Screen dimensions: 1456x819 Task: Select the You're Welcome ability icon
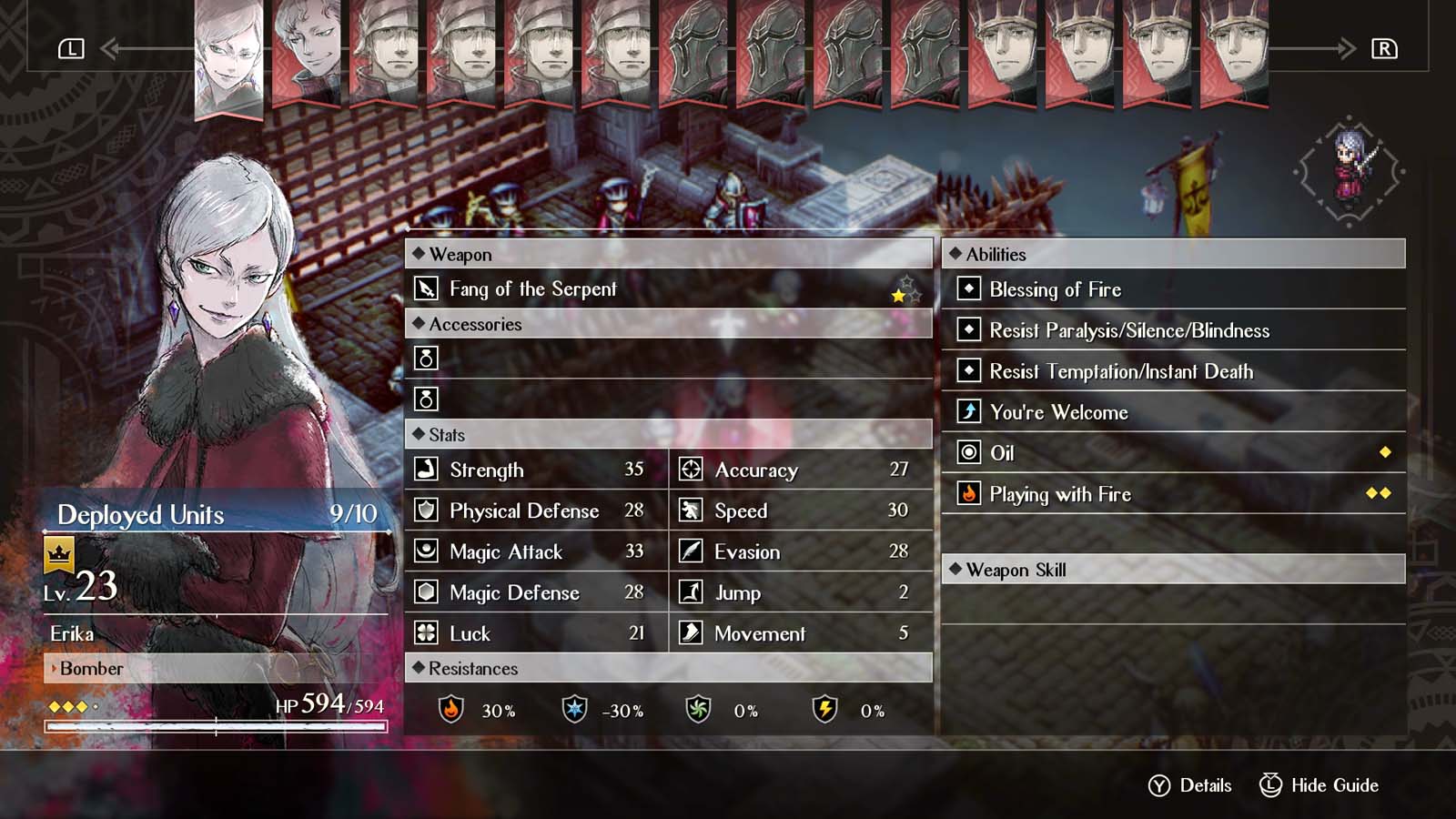coord(967,412)
